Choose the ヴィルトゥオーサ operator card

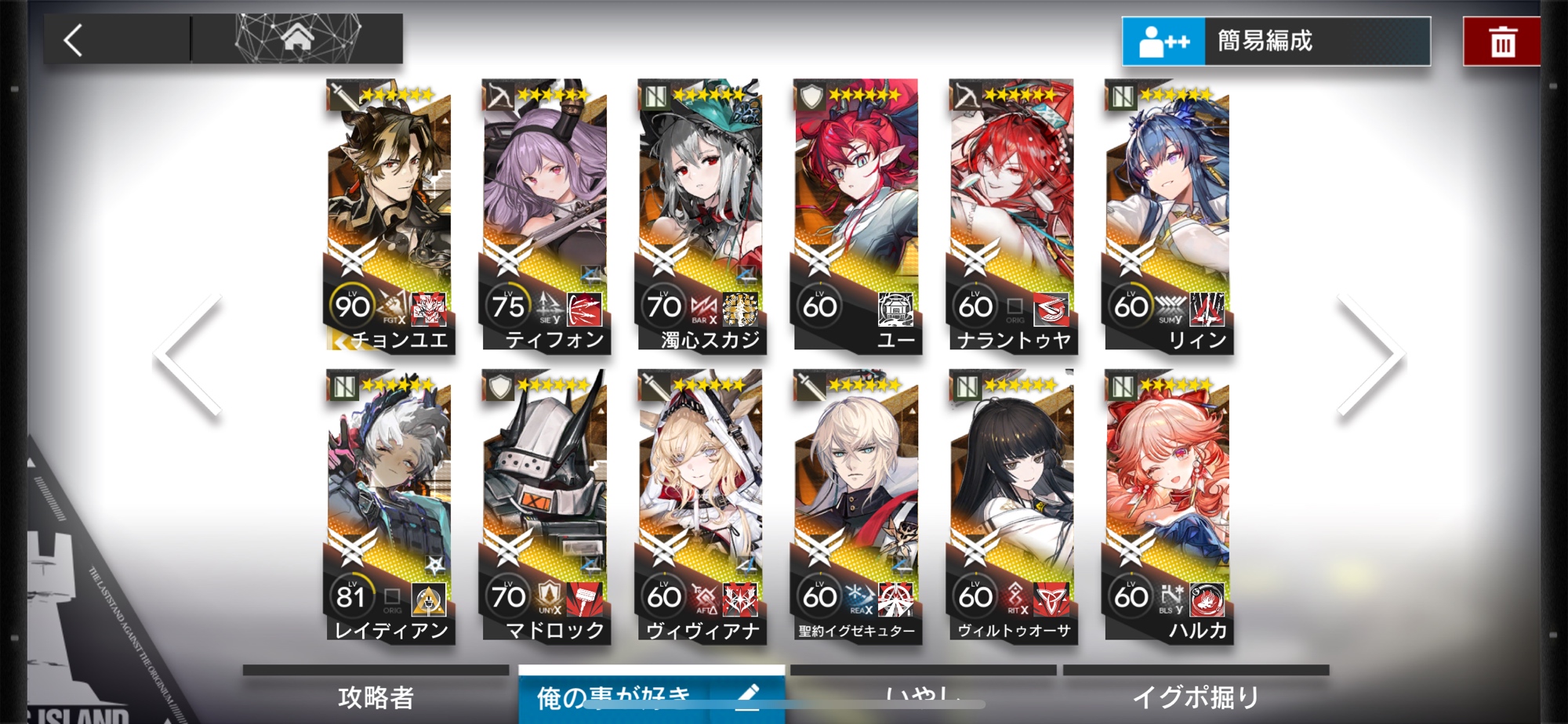[x=1011, y=507]
